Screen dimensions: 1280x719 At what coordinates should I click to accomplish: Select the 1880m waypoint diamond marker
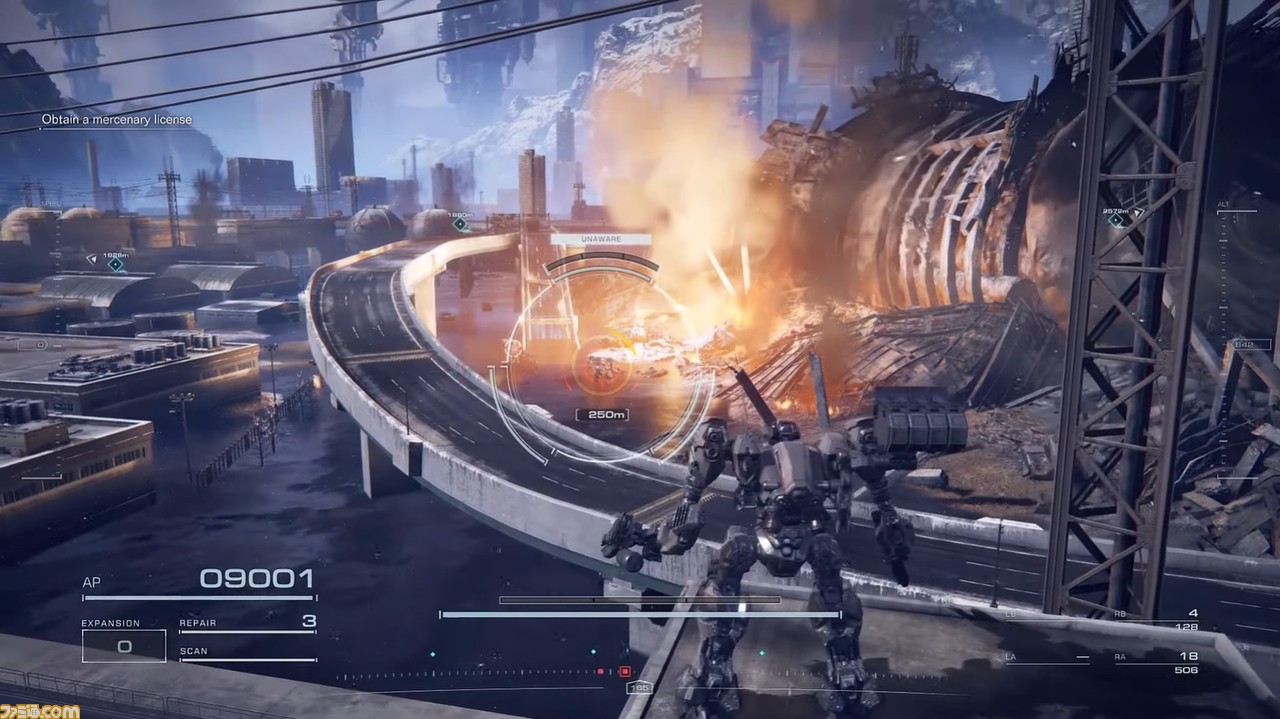pos(460,224)
